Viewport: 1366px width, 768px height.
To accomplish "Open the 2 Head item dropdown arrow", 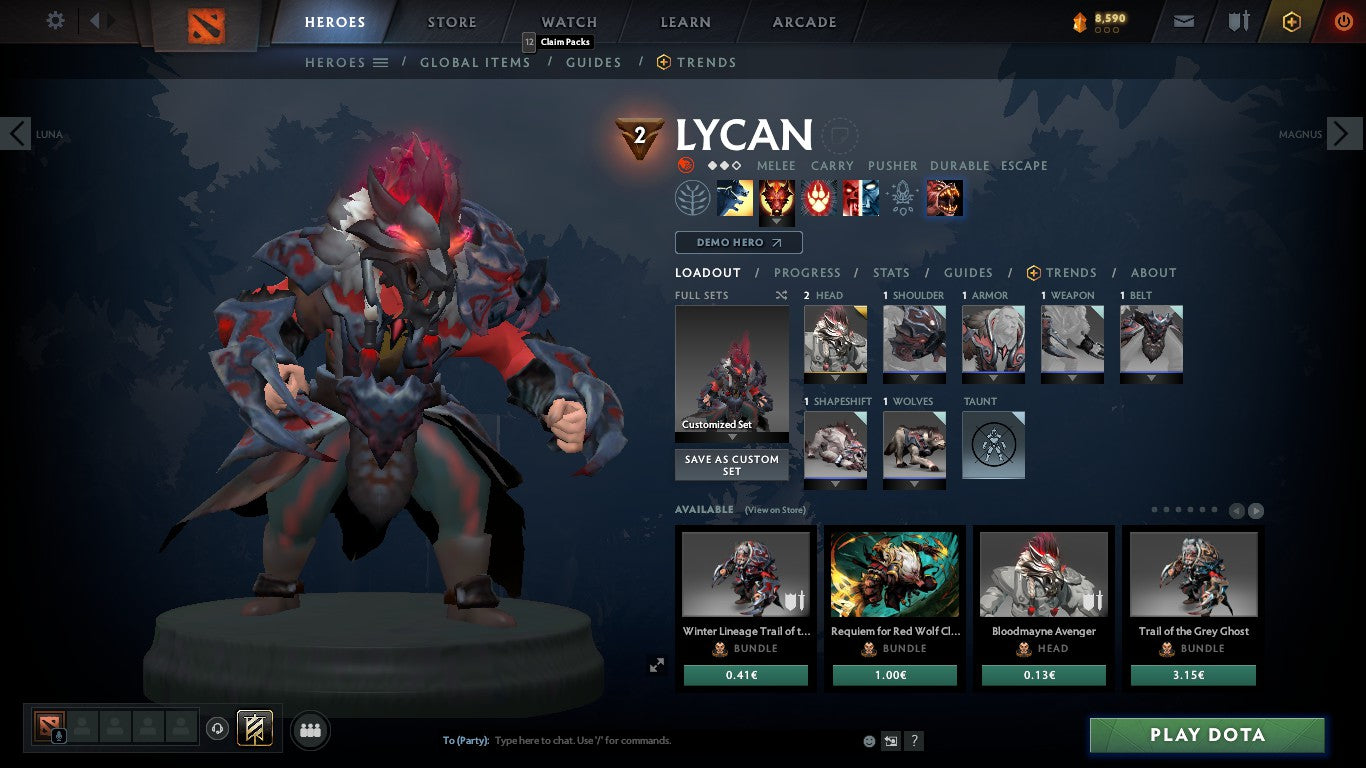I will [836, 377].
